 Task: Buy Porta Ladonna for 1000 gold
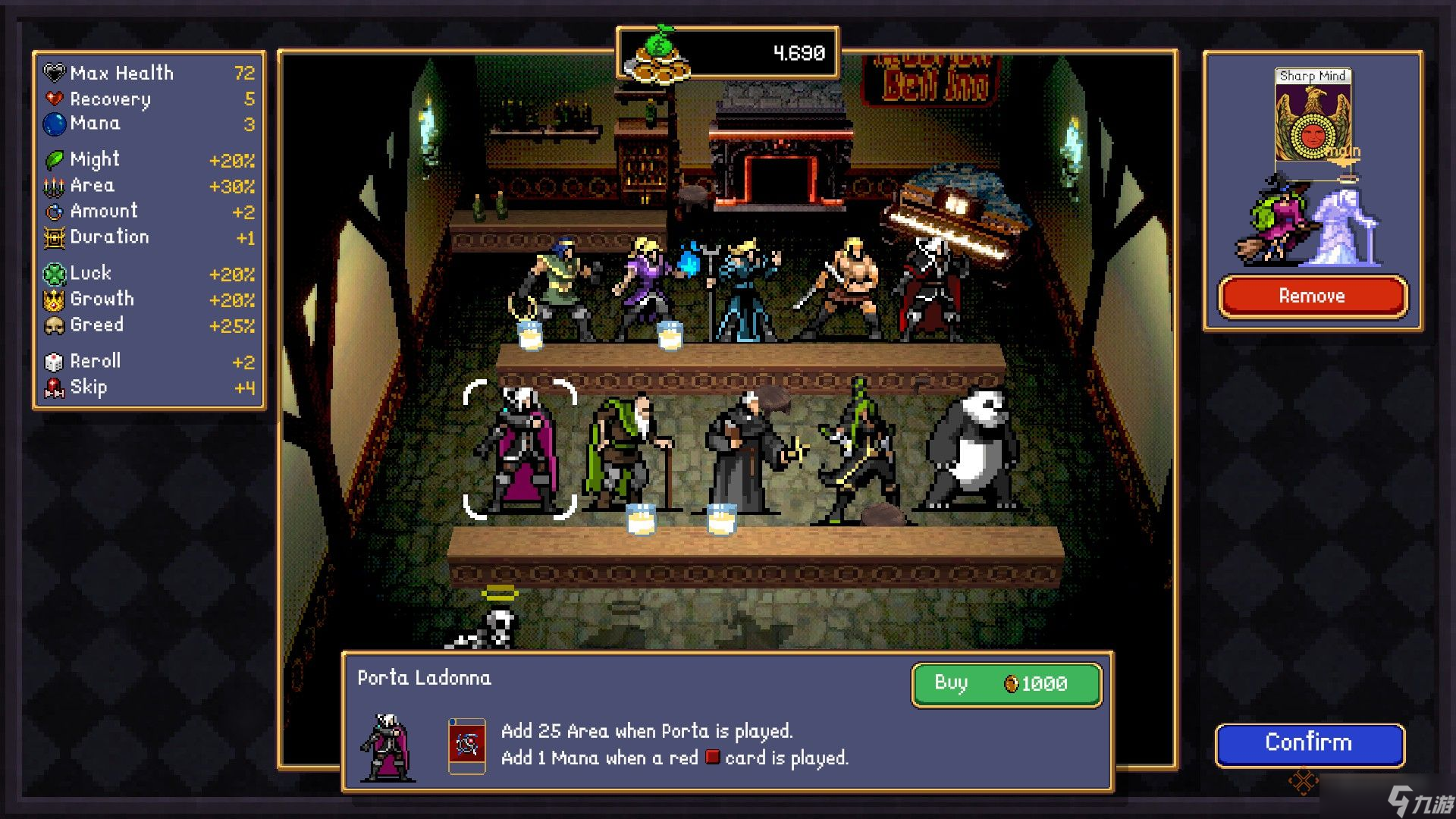coord(1006,683)
